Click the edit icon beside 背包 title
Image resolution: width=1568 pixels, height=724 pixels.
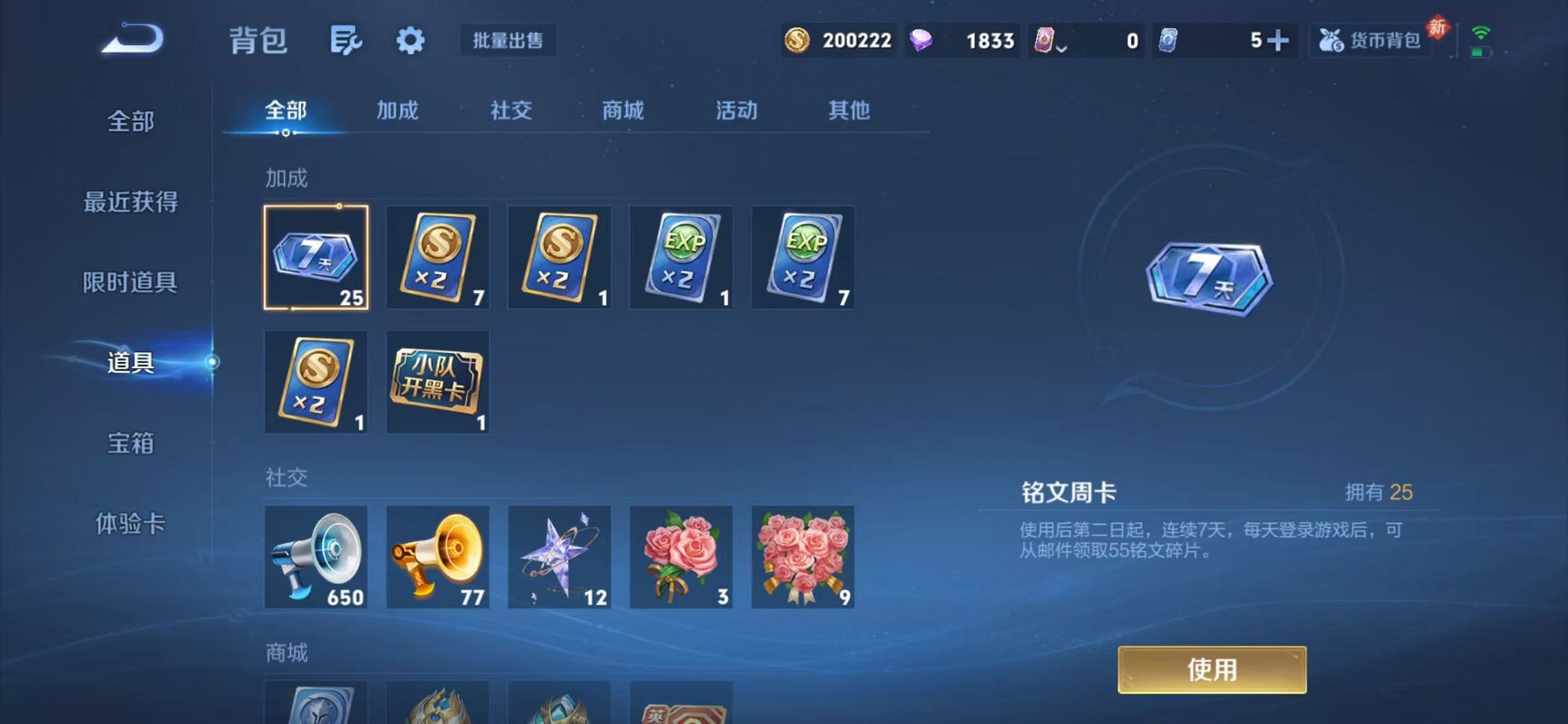tap(345, 41)
